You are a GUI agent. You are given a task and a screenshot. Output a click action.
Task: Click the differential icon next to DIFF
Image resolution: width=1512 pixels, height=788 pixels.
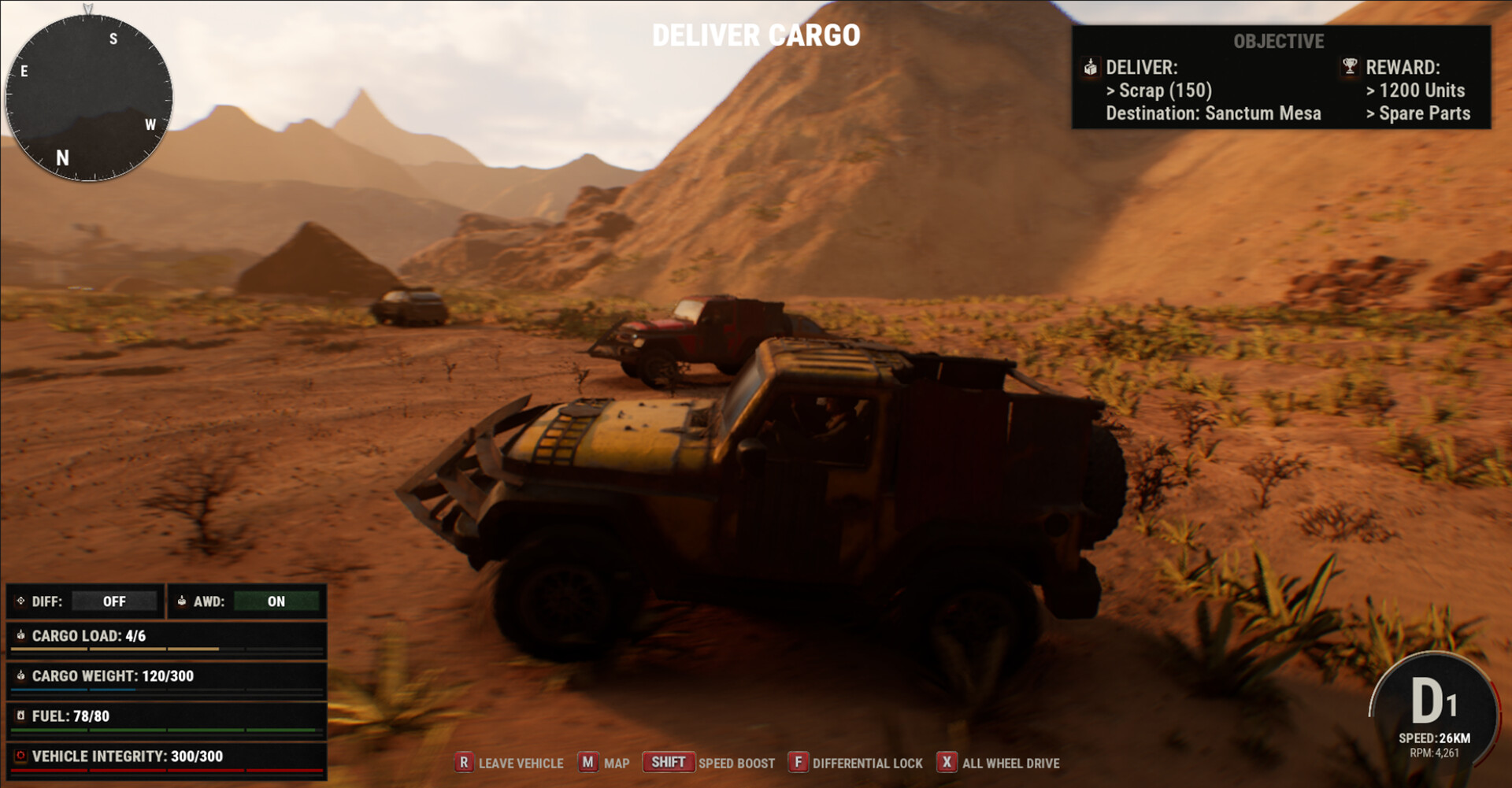click(x=20, y=601)
